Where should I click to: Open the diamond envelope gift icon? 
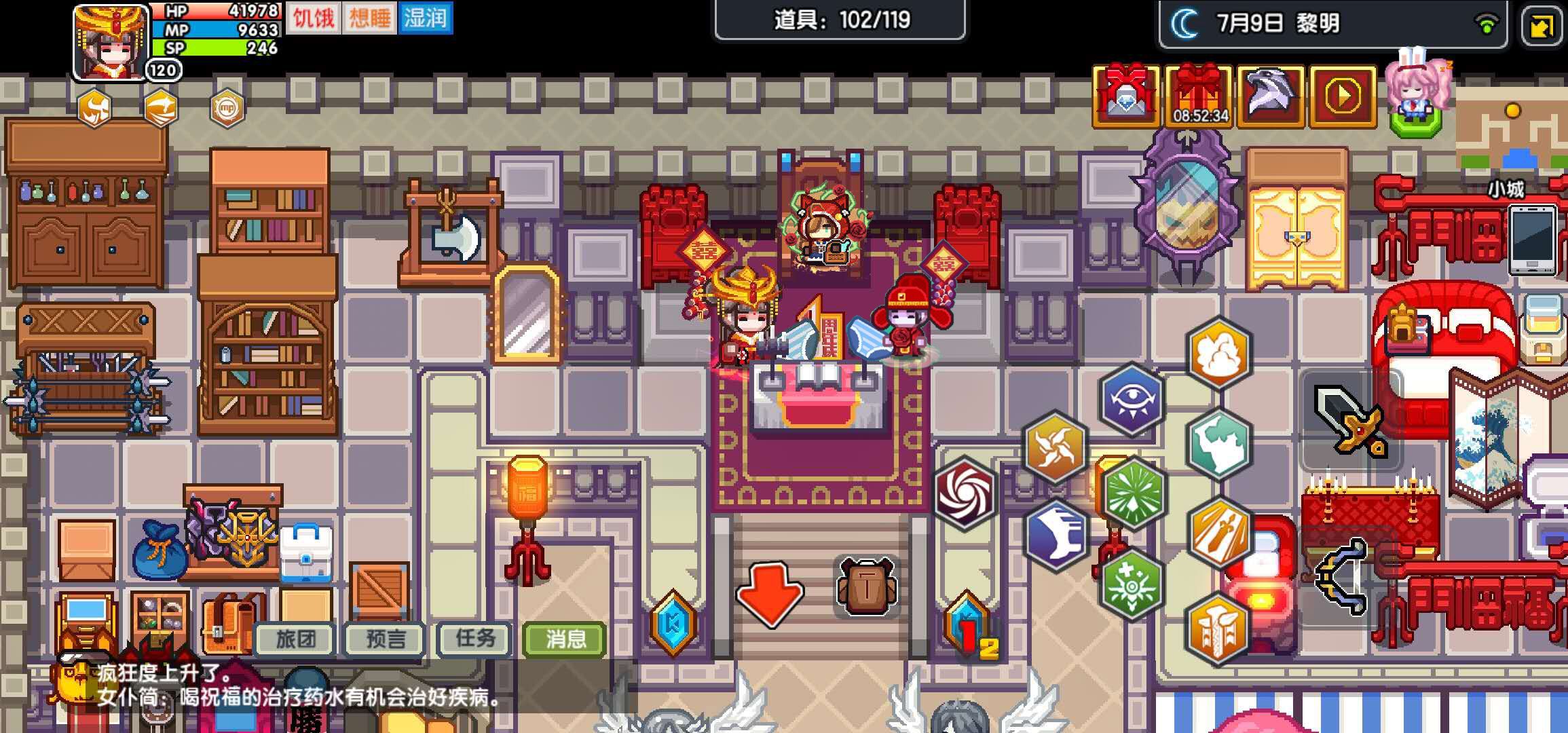tap(1126, 95)
